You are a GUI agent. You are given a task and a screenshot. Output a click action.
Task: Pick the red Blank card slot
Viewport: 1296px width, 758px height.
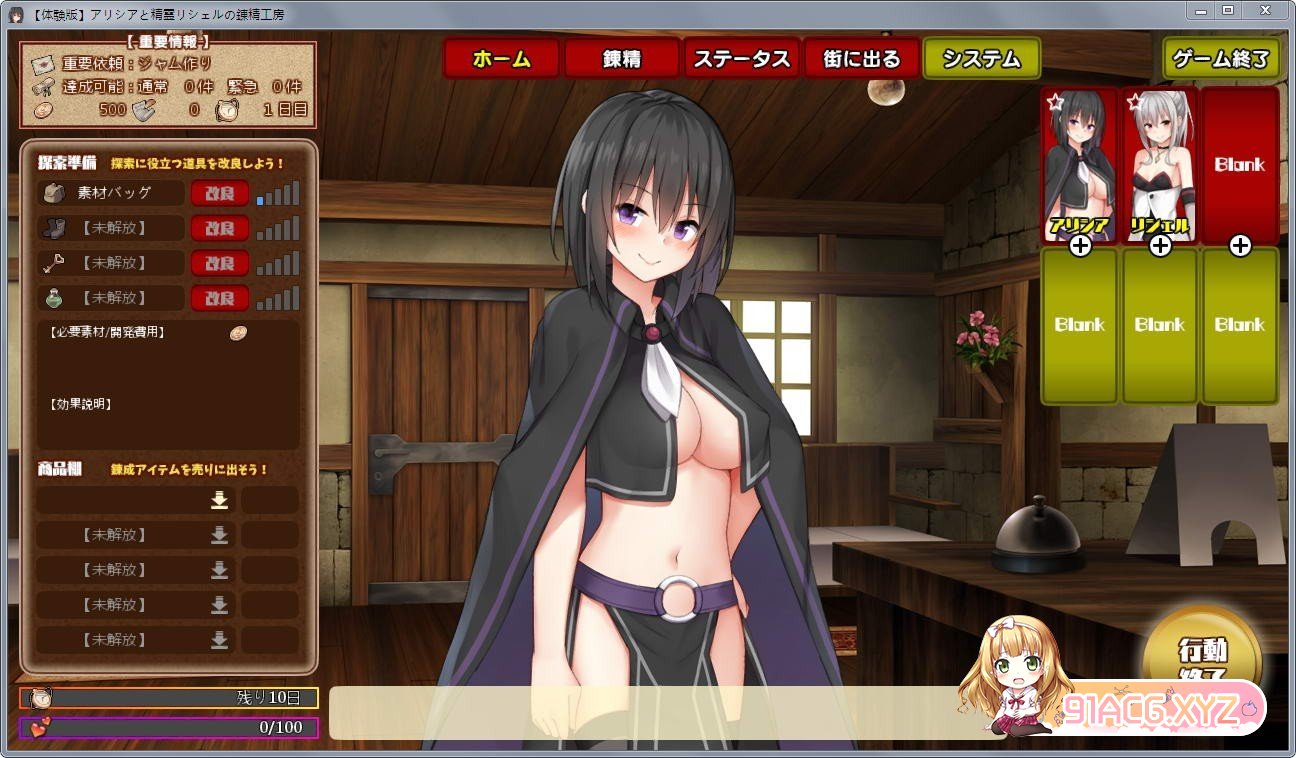(x=1240, y=165)
